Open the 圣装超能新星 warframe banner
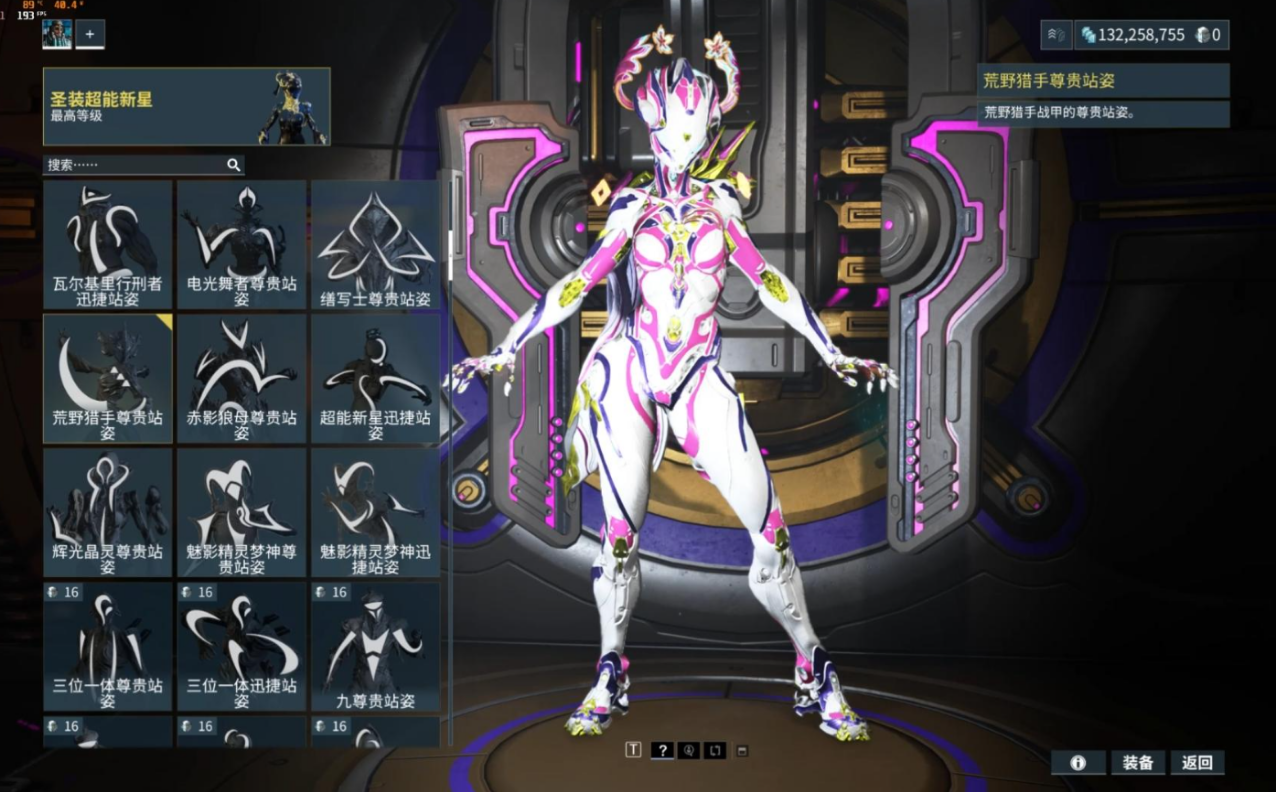 click(x=186, y=107)
